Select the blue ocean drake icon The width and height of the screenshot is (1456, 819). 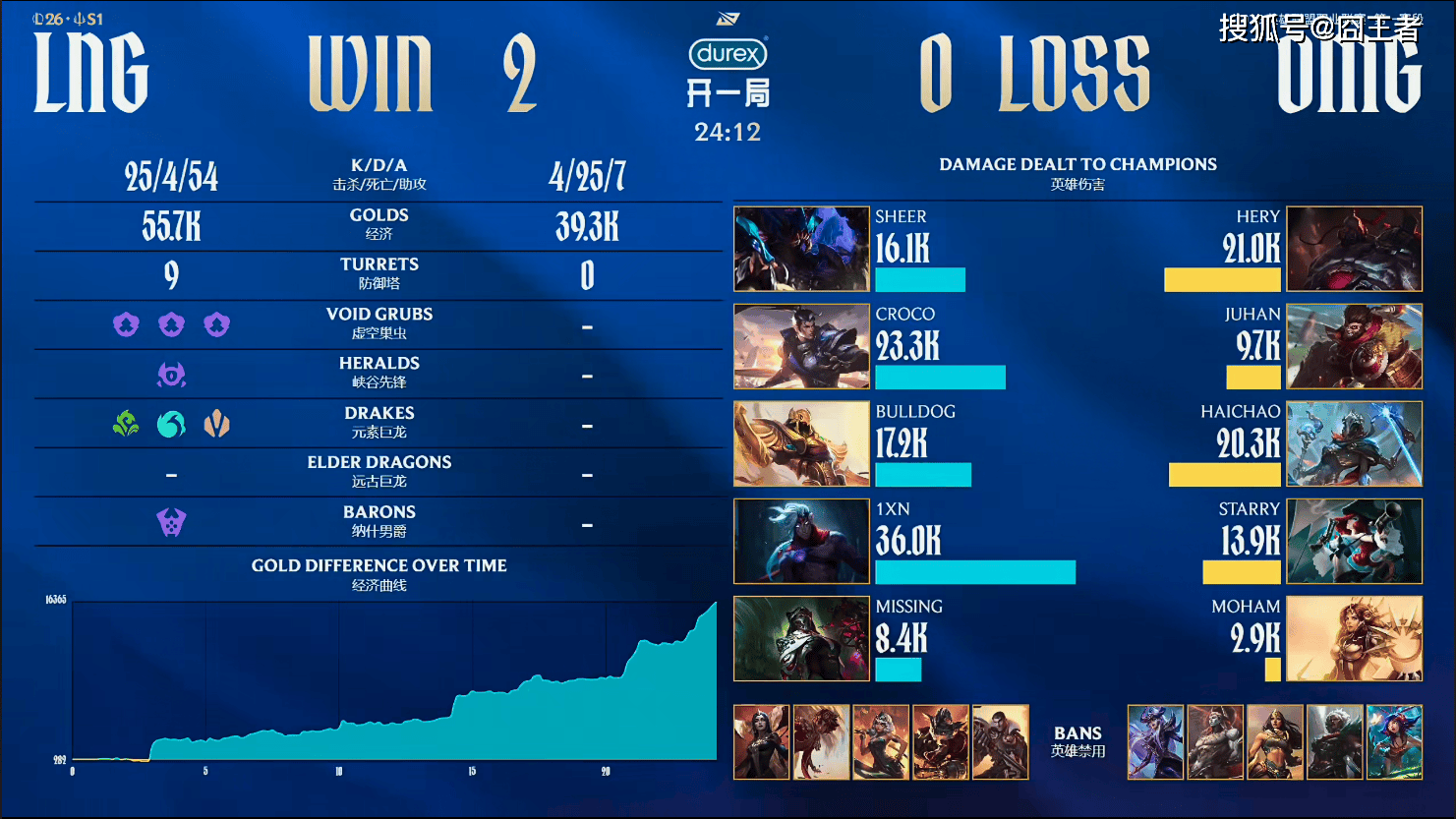click(171, 424)
